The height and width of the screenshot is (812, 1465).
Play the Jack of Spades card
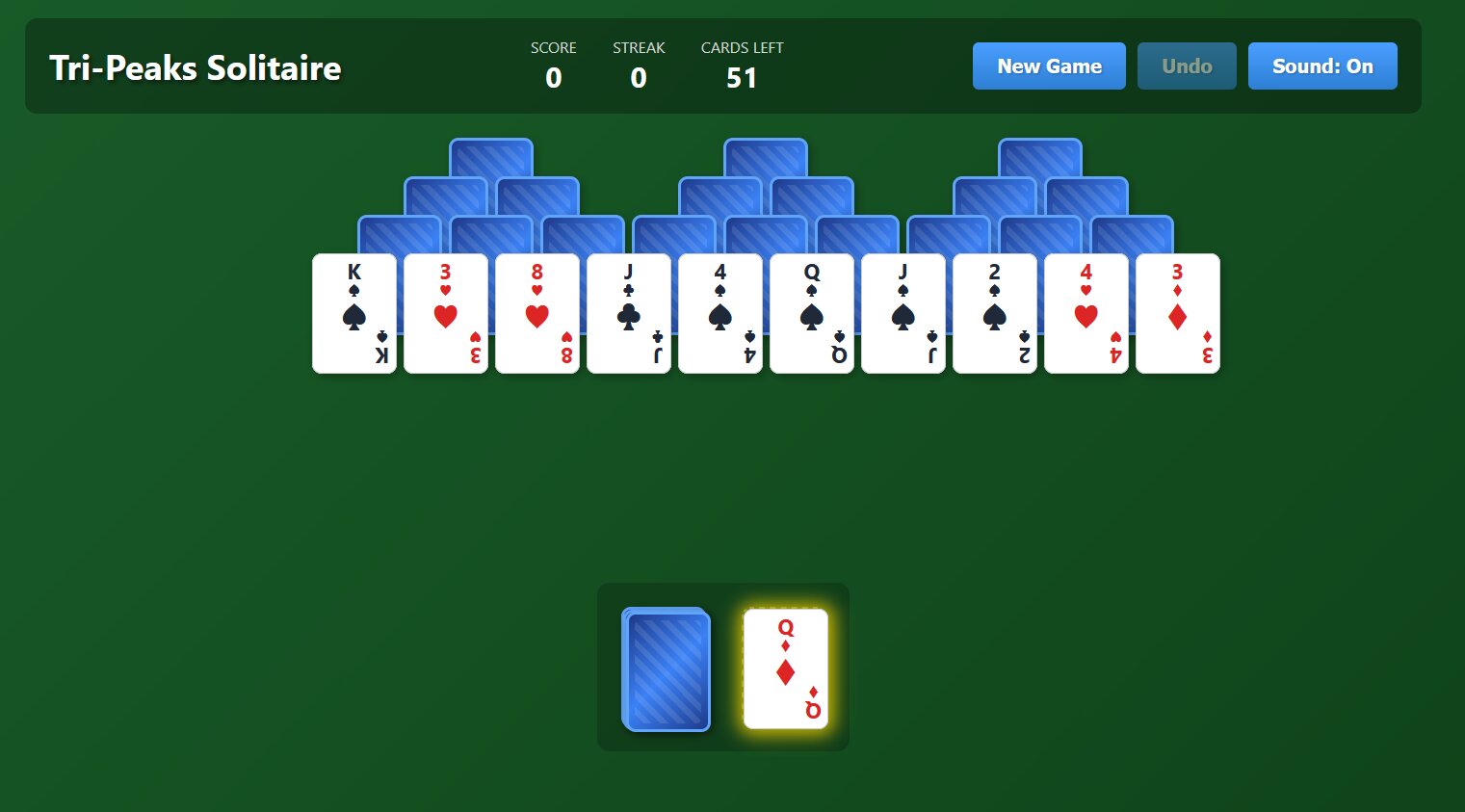point(903,313)
